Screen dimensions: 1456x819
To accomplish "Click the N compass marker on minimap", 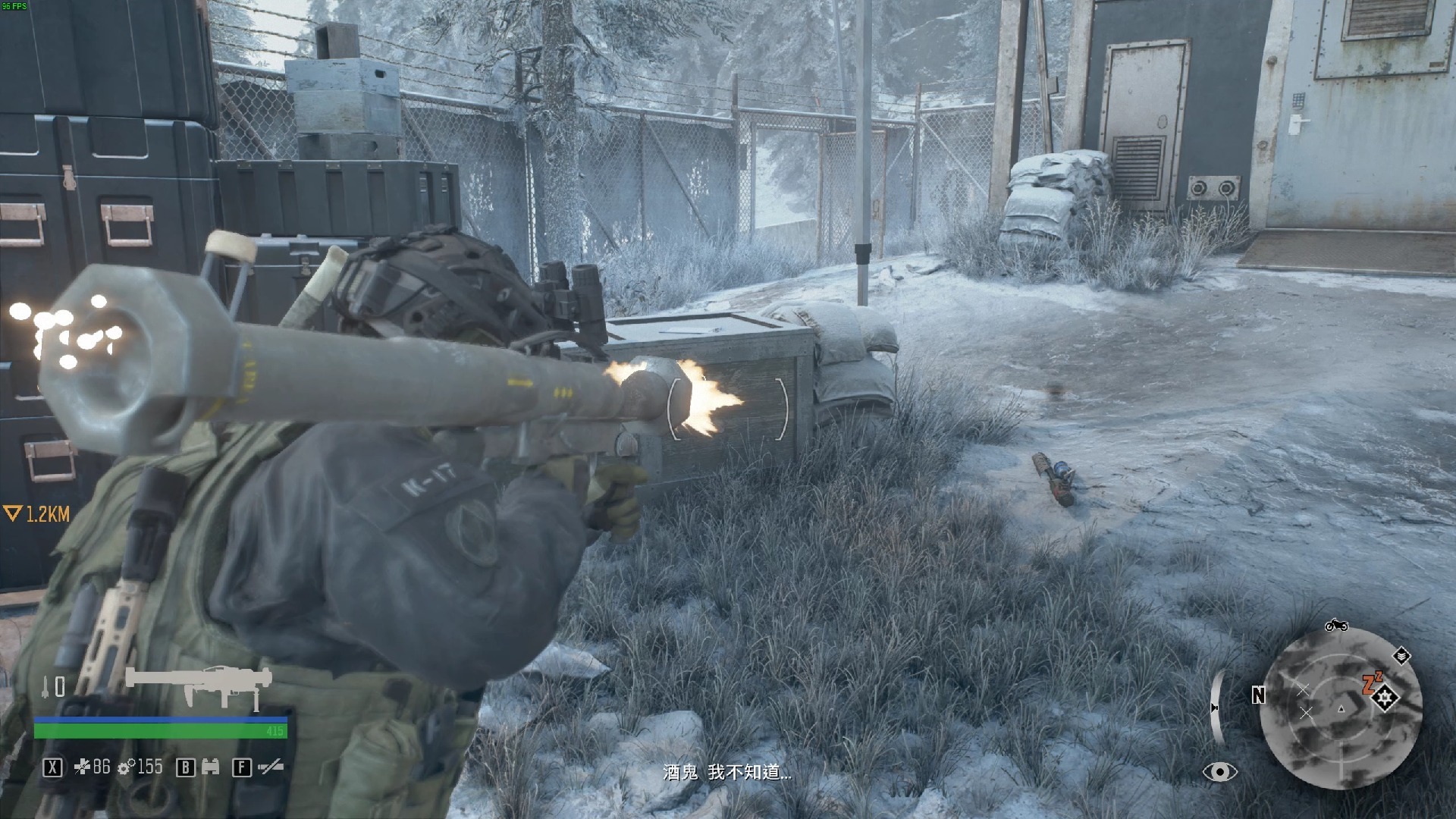I will [x=1258, y=695].
